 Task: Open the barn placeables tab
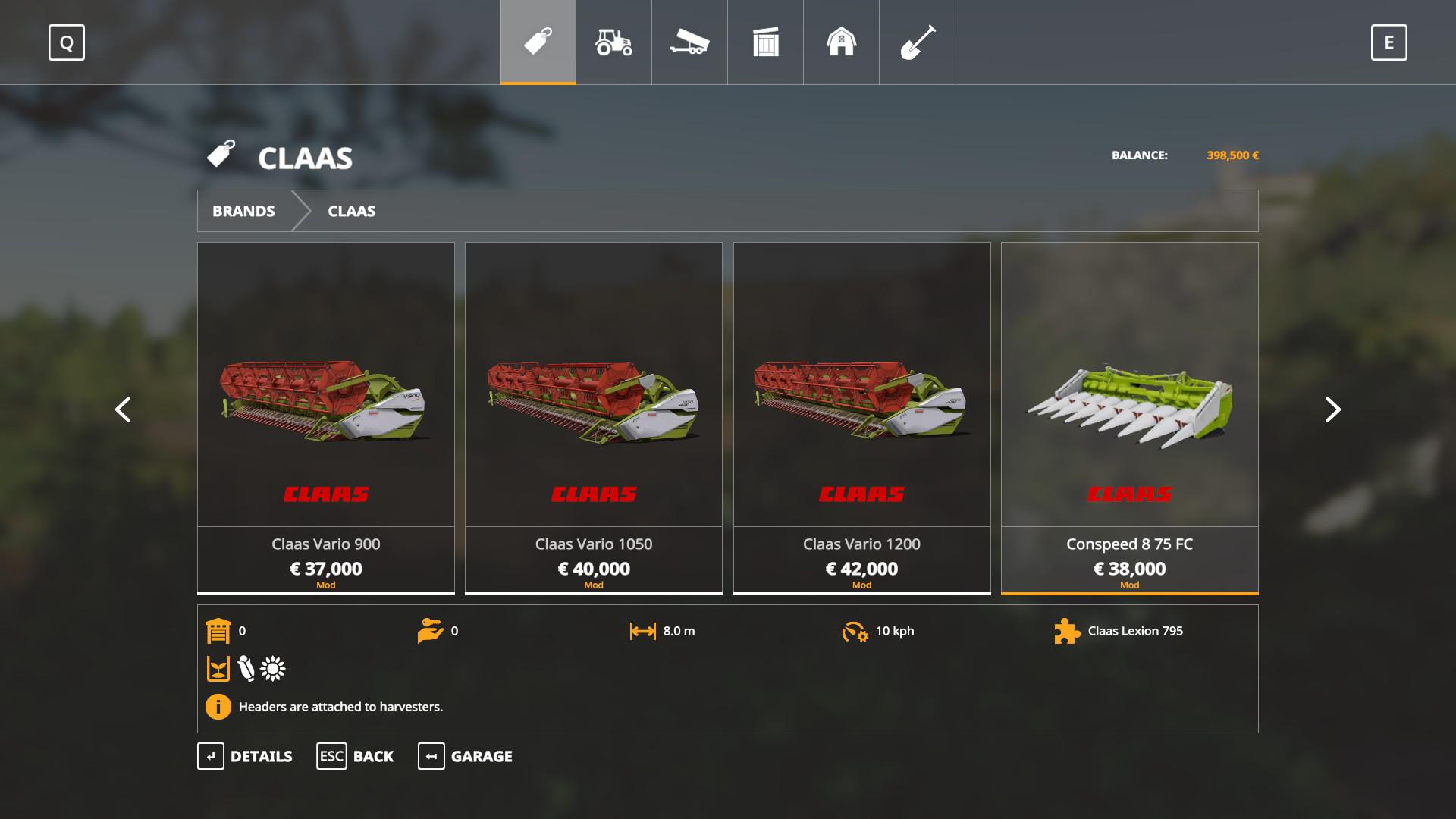(841, 42)
